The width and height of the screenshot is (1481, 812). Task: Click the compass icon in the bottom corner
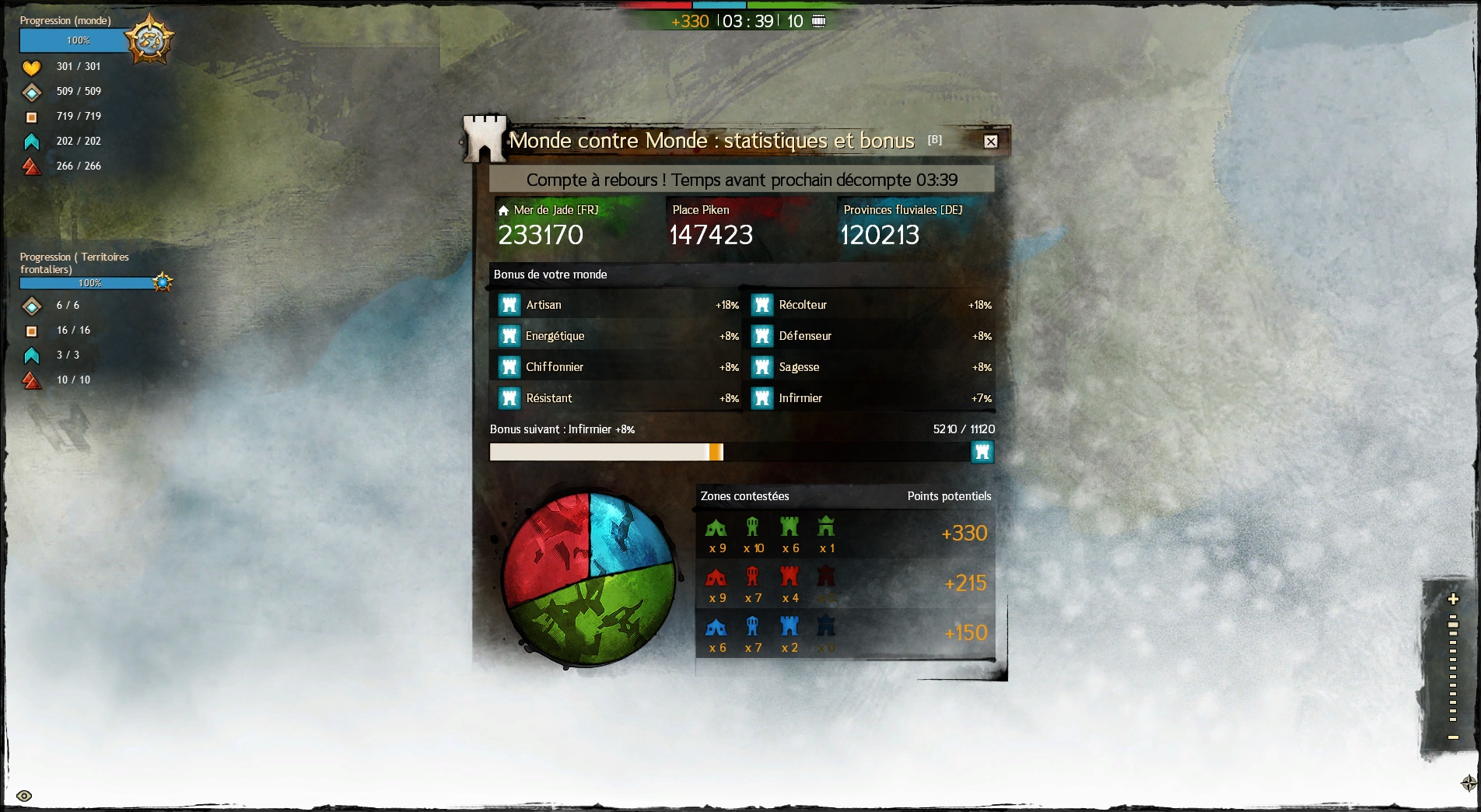coord(1469,782)
